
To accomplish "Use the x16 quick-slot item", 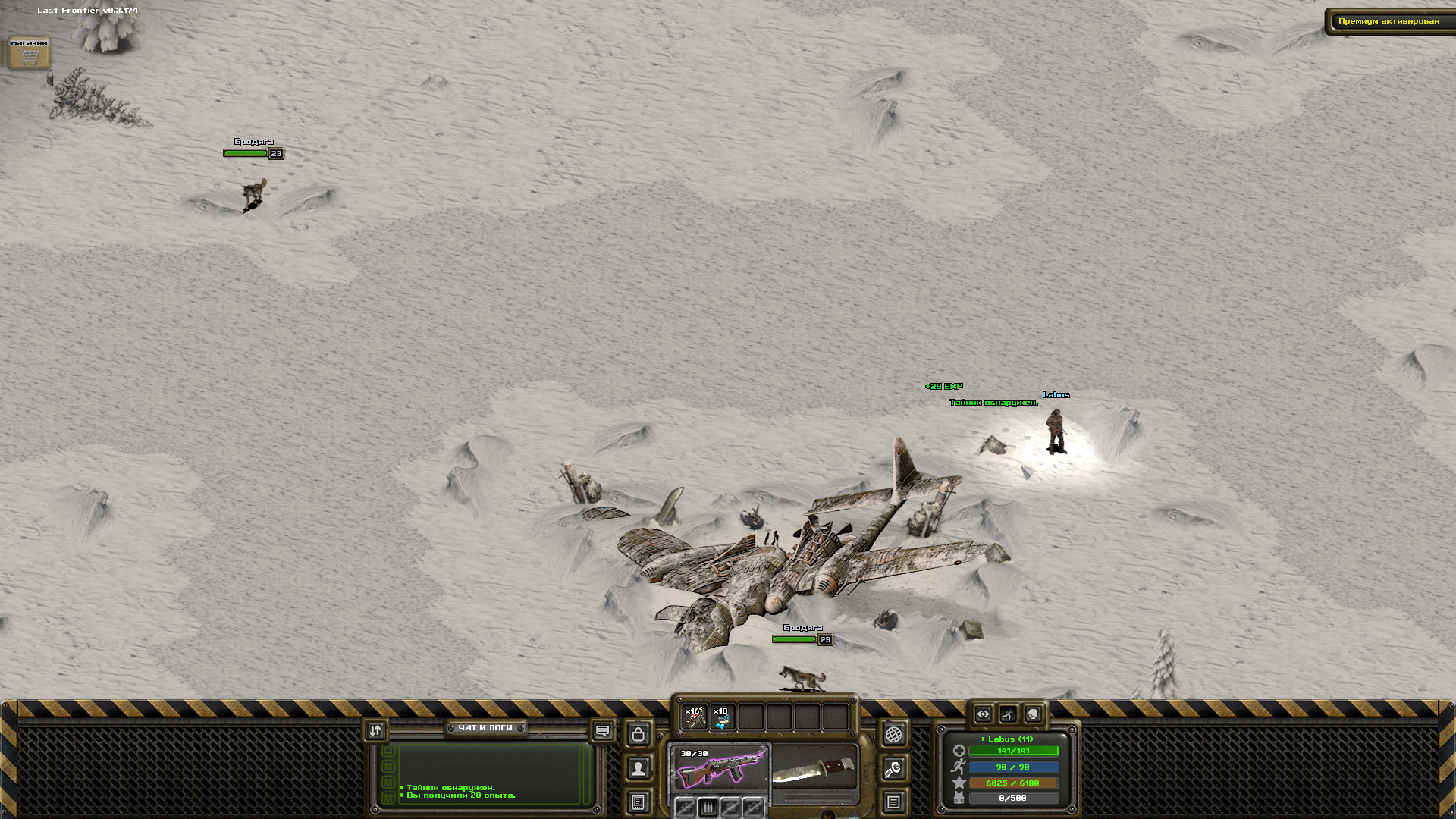I will 694,717.
